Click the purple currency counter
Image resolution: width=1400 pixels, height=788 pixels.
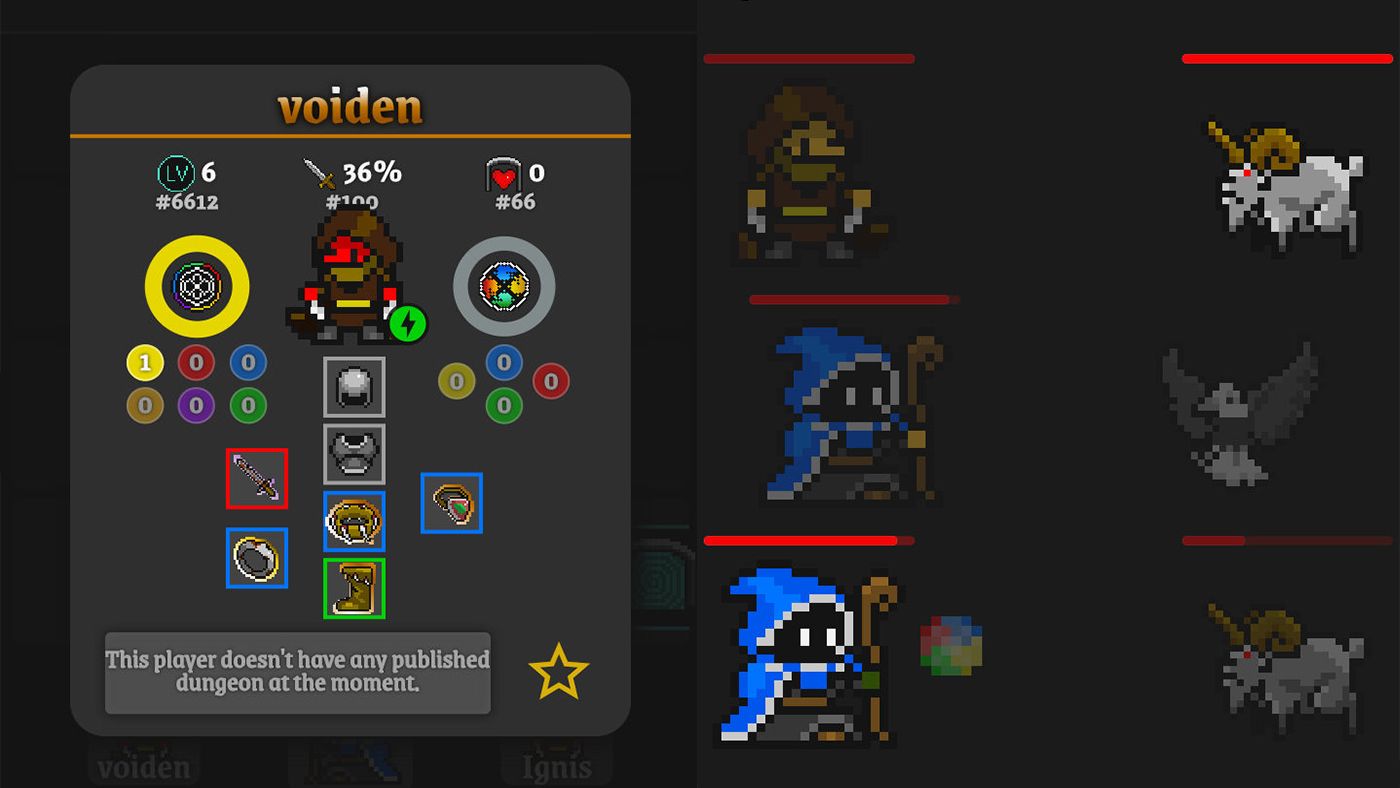[196, 405]
